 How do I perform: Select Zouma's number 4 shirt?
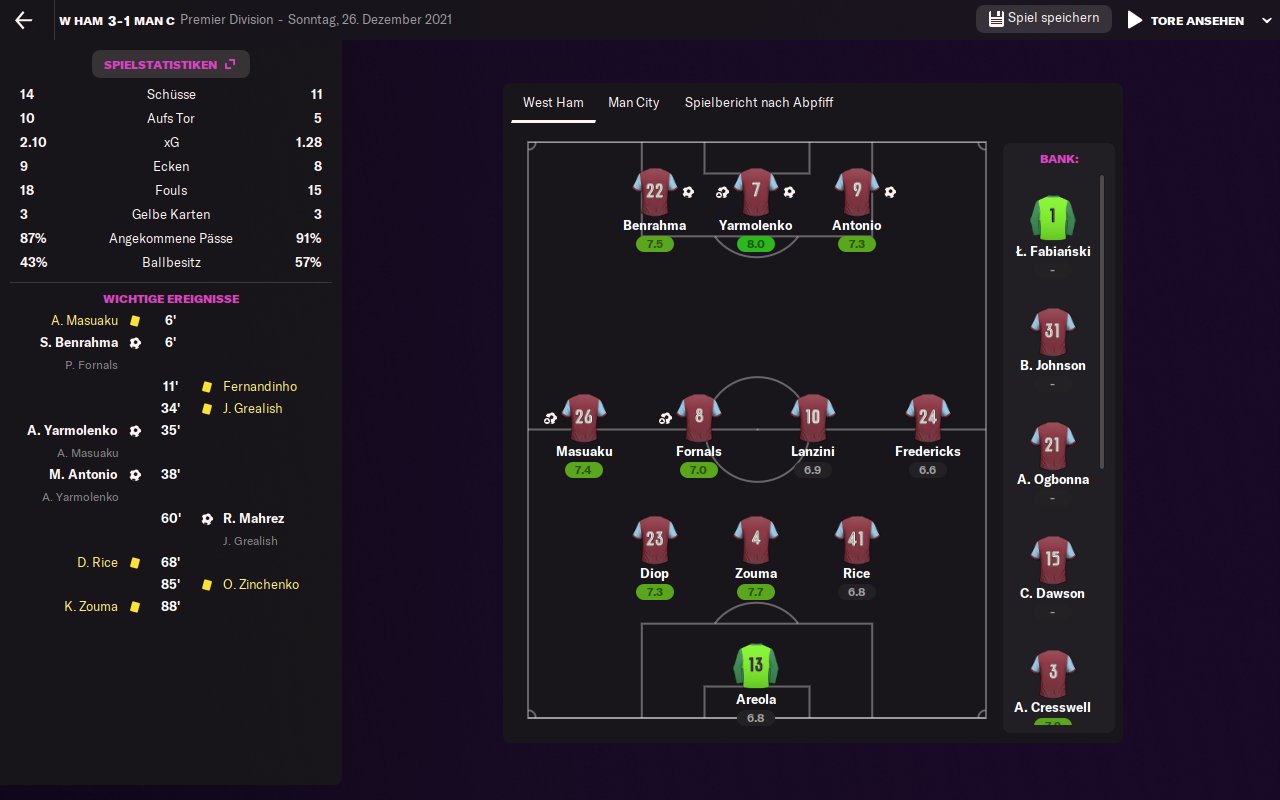point(755,540)
